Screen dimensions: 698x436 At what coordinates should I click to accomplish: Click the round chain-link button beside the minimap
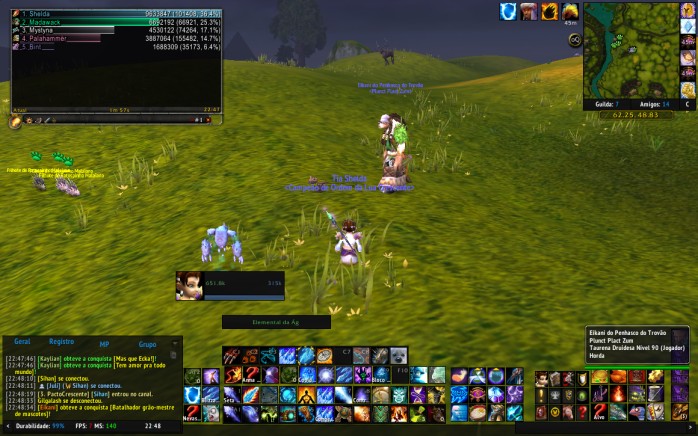pyautogui.click(x=576, y=40)
